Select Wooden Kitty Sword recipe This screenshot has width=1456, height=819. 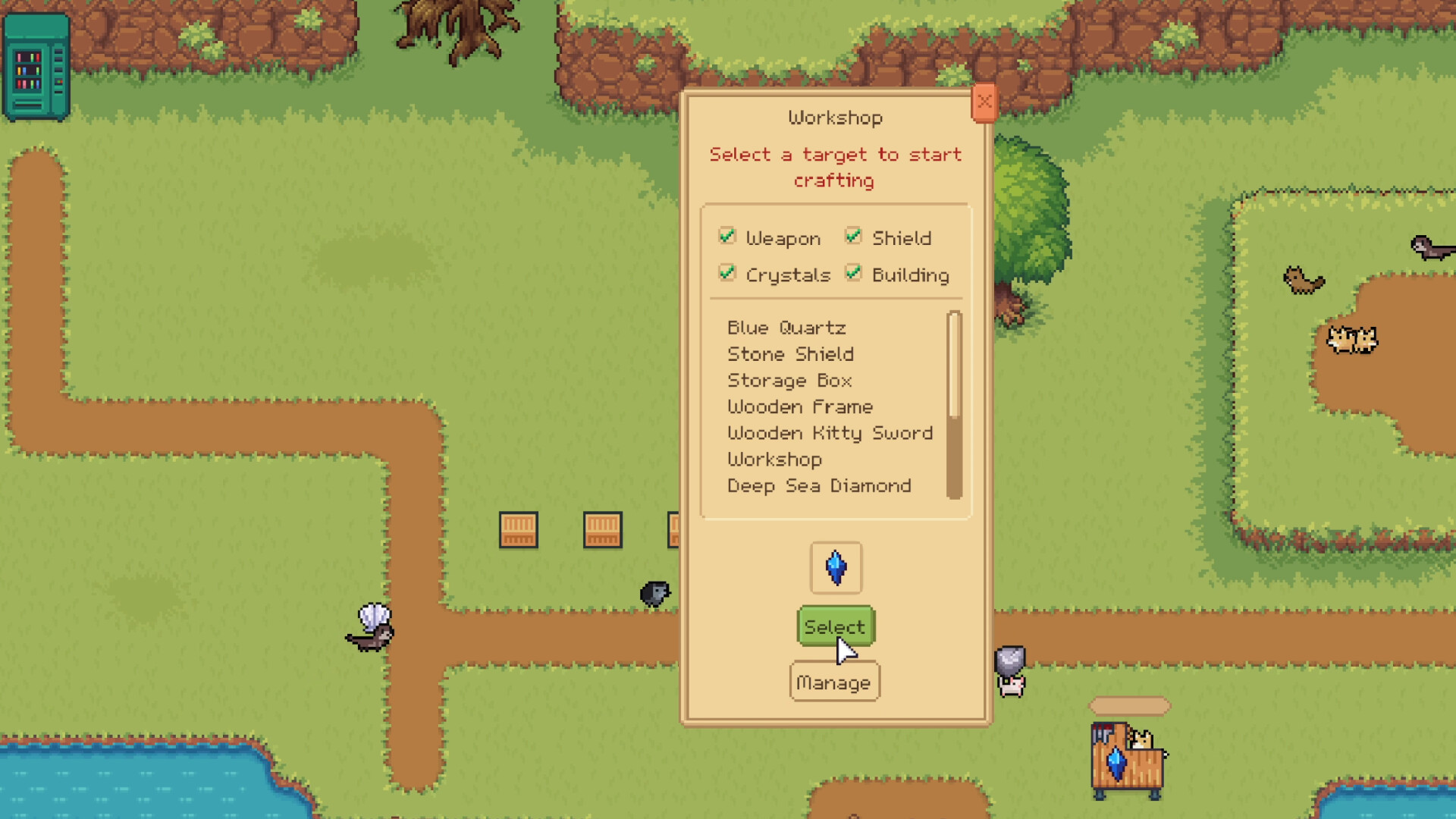830,433
